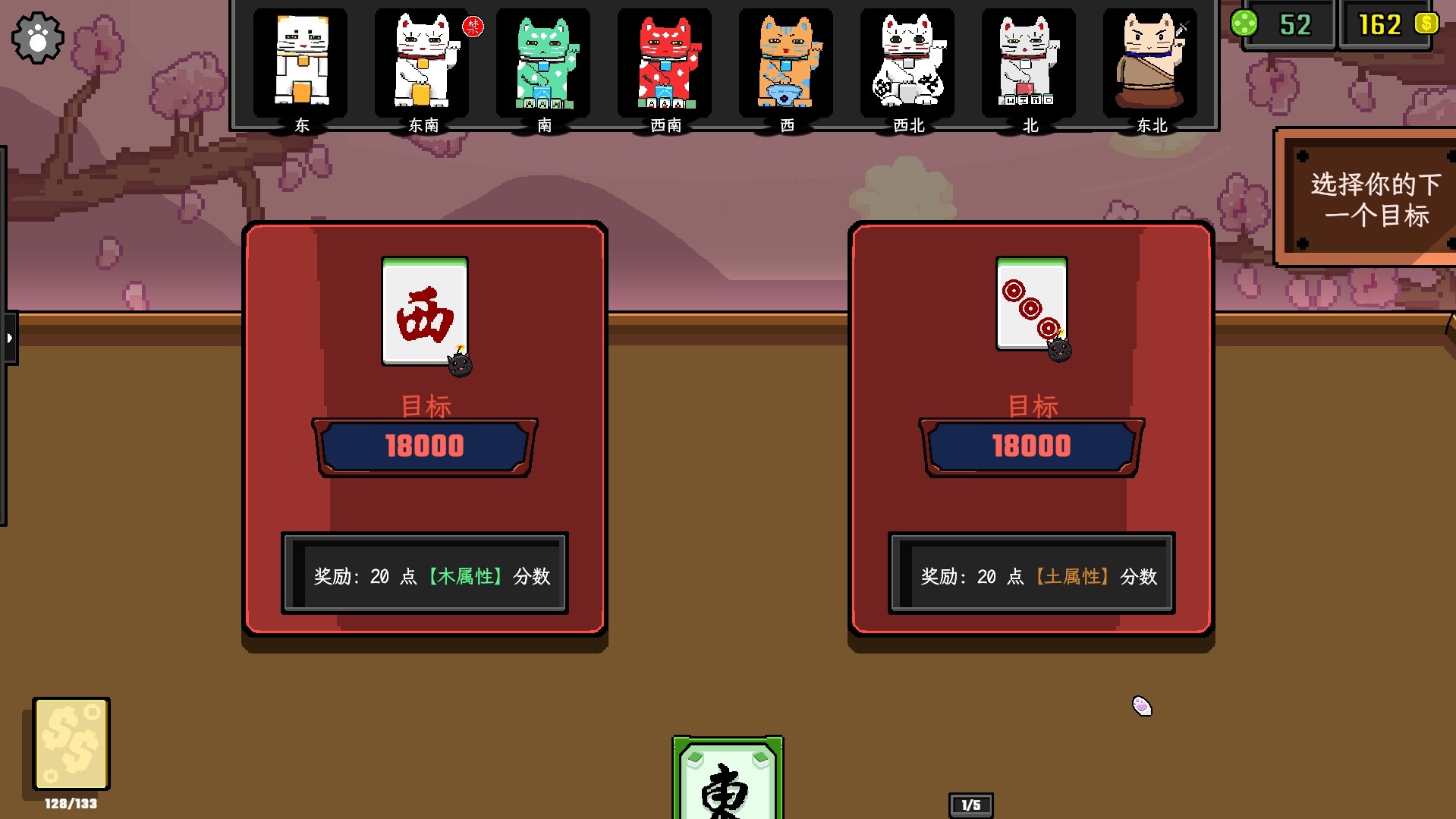Click the small white petal near bottom right
This screenshot has width=1456, height=819.
click(1141, 704)
